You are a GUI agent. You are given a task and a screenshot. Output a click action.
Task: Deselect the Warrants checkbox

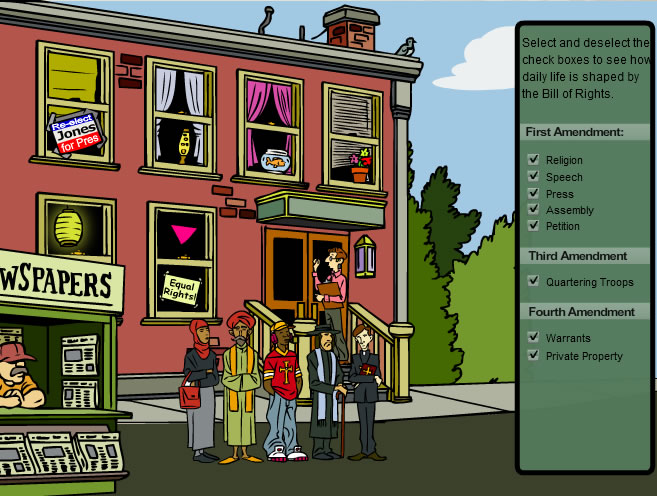(x=534, y=338)
